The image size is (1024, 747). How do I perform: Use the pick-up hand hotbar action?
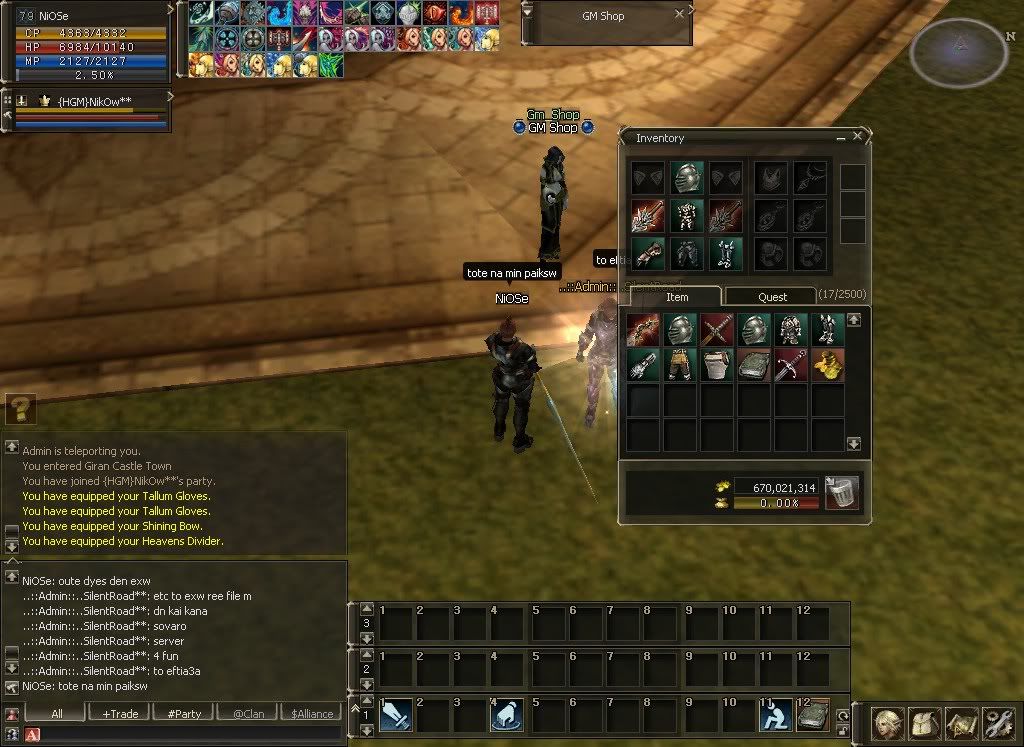coord(507,715)
